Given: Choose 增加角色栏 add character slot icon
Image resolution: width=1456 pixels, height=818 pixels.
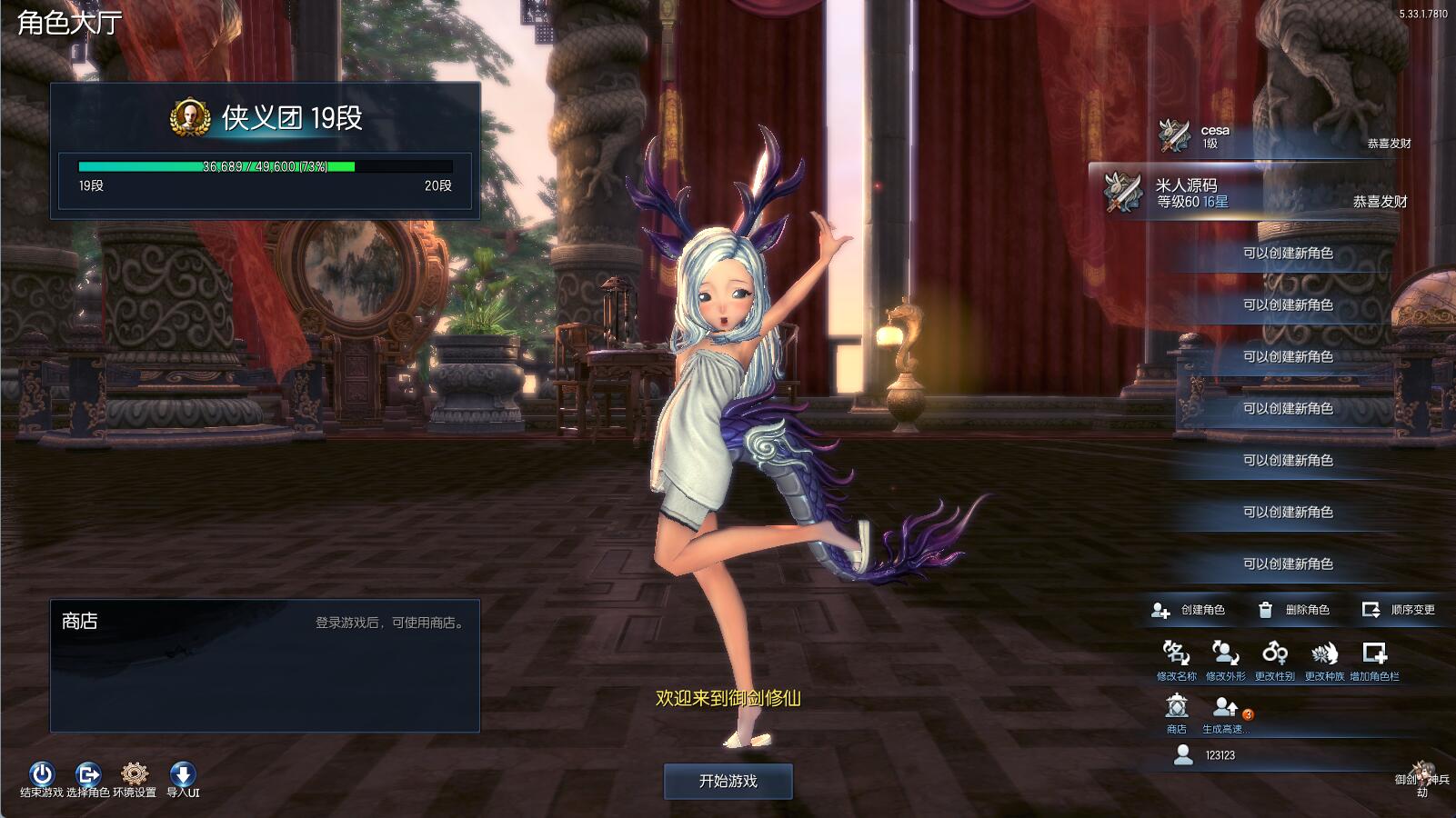Looking at the screenshot, I should click(x=1374, y=653).
